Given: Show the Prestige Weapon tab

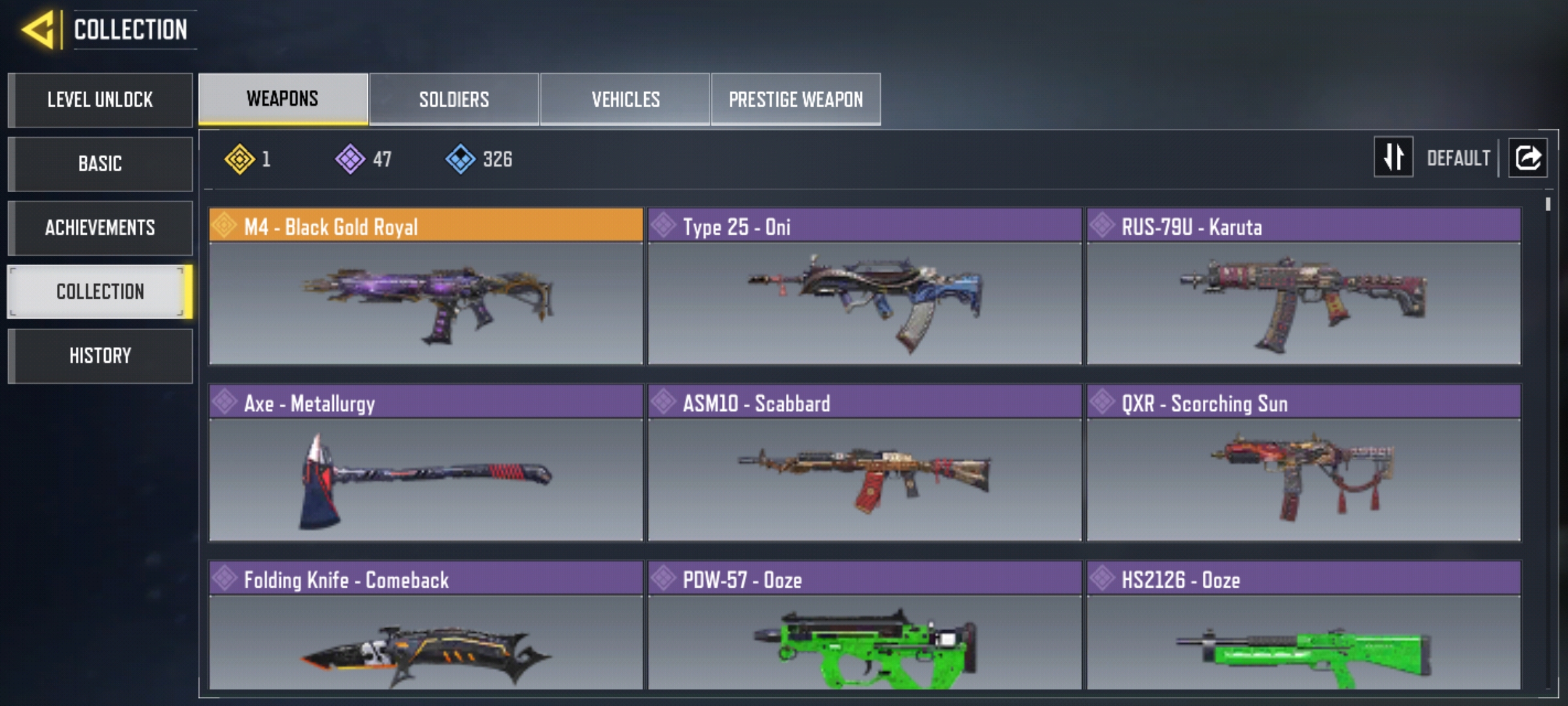Looking at the screenshot, I should click(796, 99).
